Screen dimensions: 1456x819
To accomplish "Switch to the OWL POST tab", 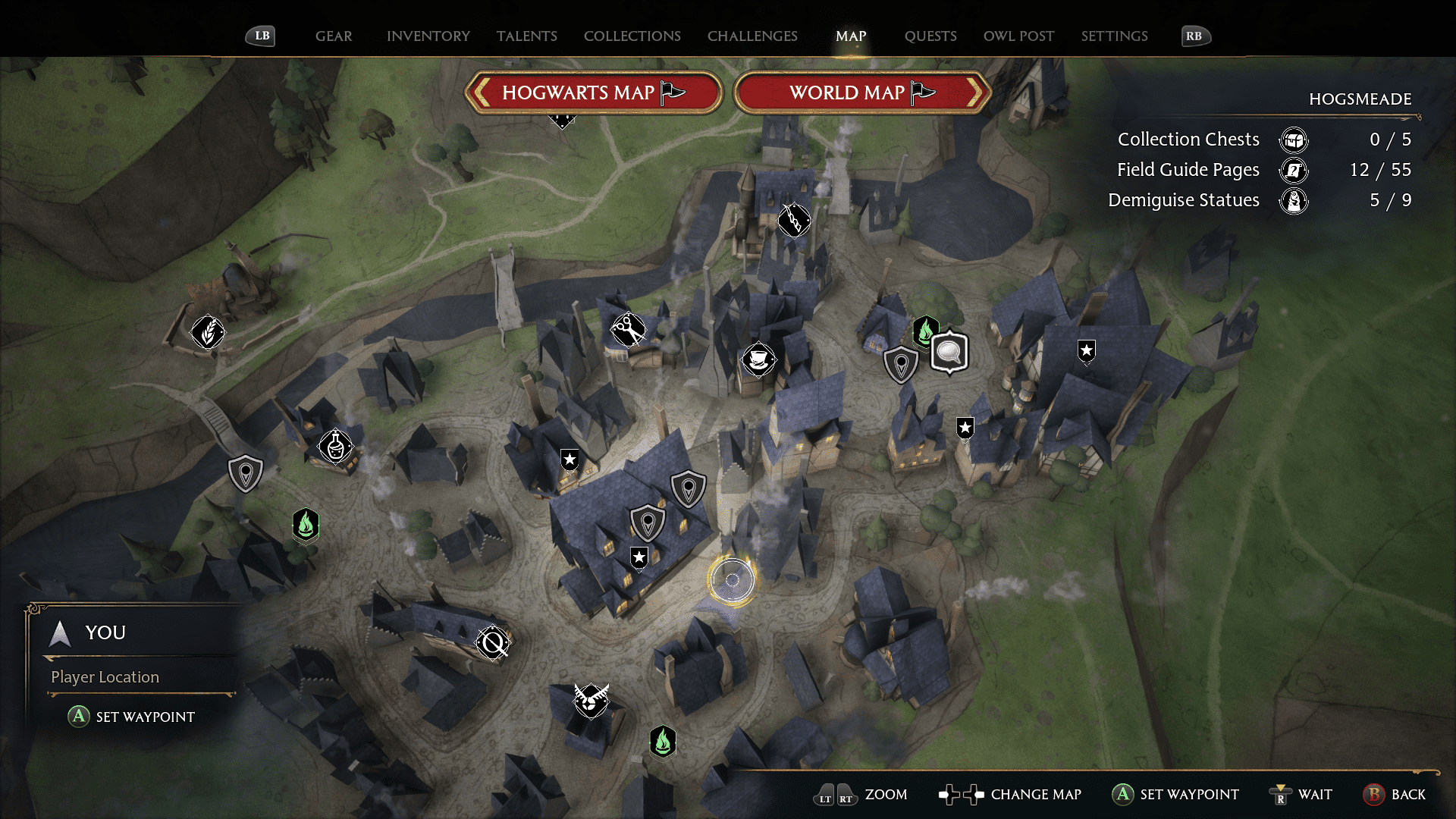I will tap(1018, 36).
